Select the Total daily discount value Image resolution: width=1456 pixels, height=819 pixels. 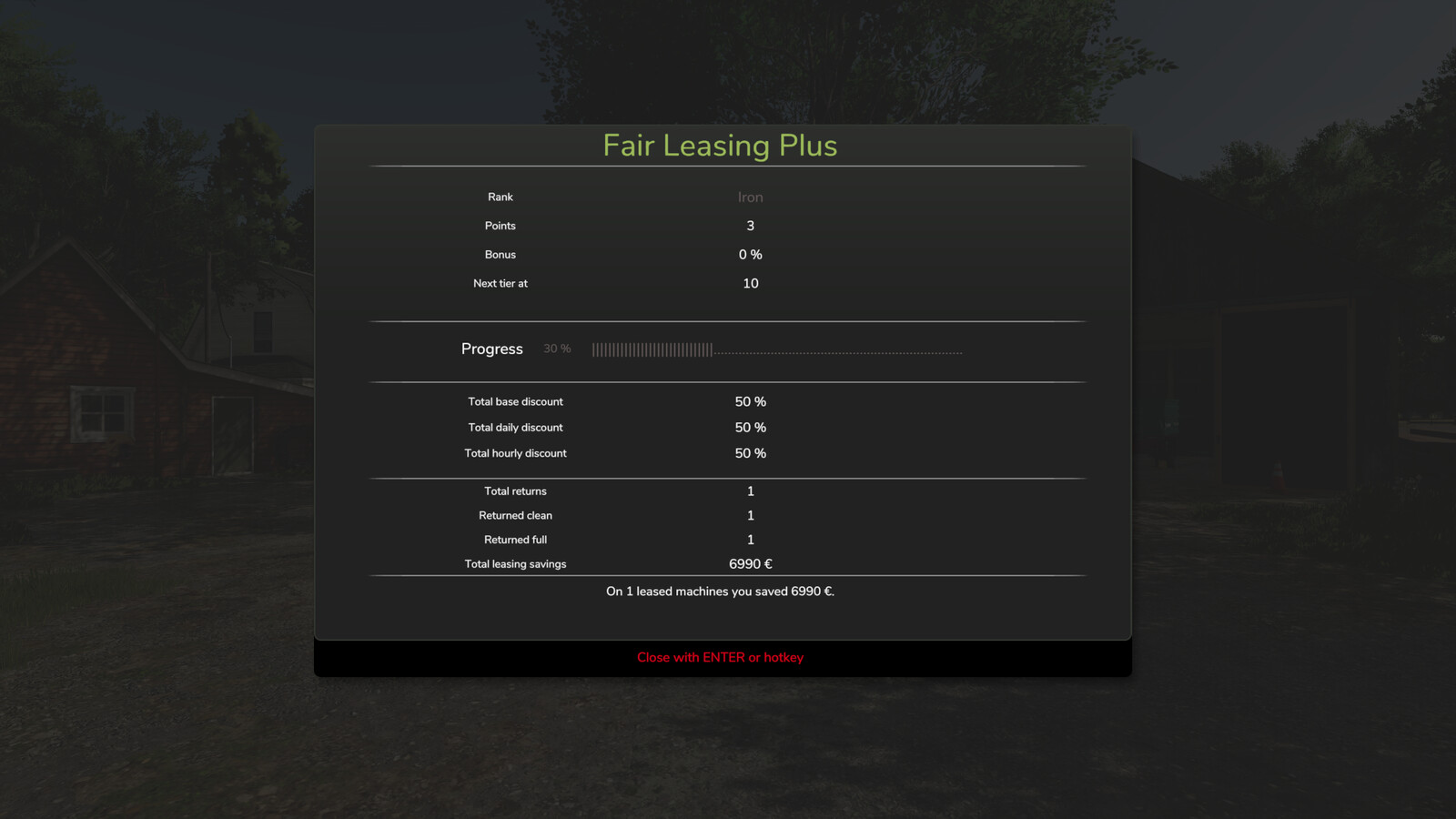(750, 427)
